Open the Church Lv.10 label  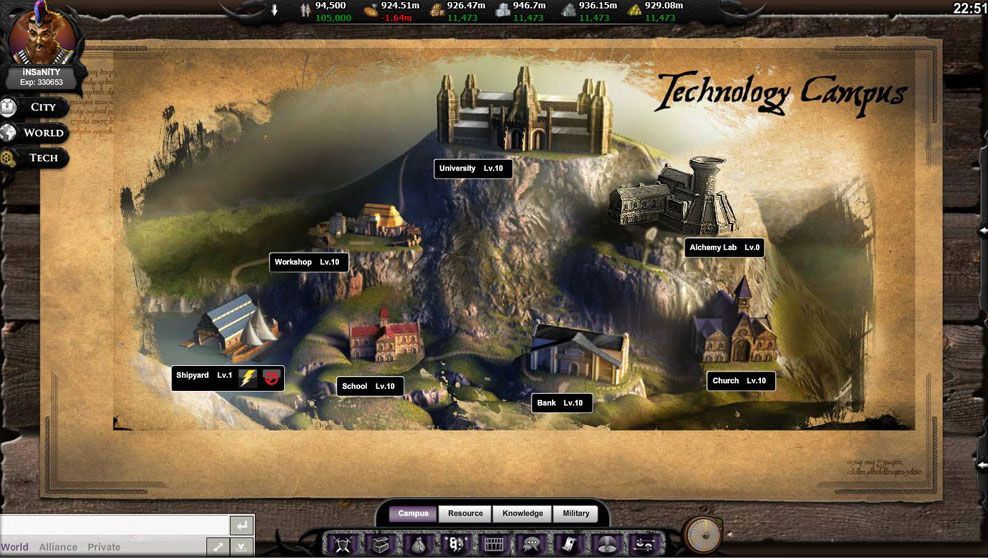(x=740, y=381)
